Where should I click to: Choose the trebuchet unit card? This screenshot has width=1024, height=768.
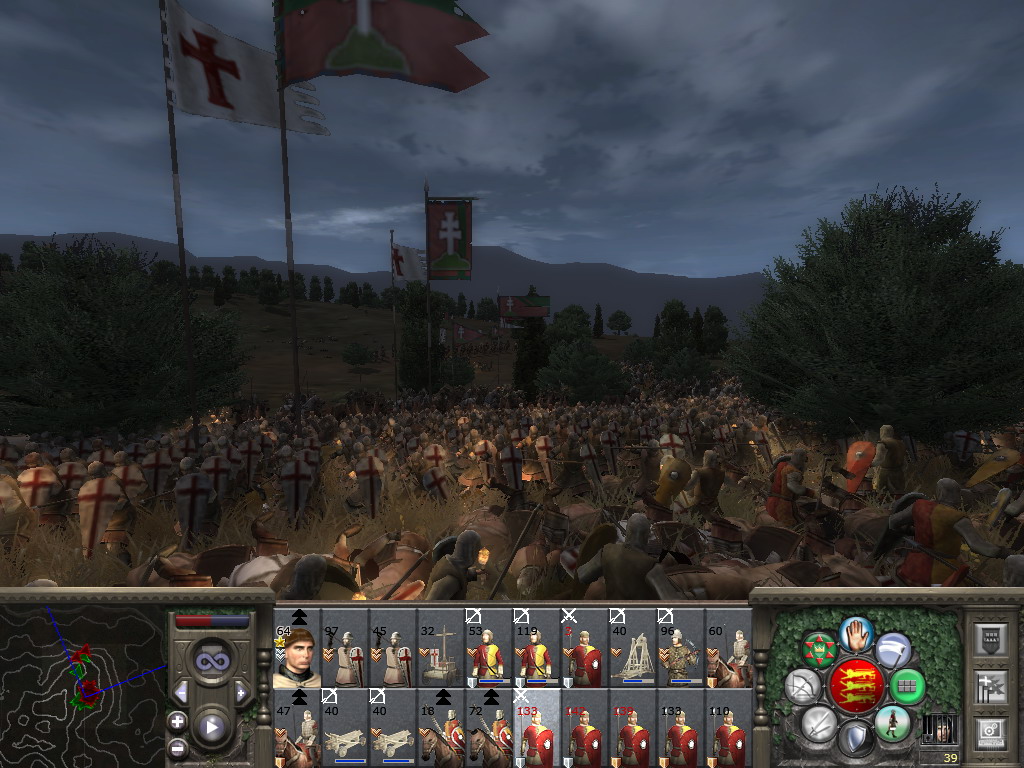633,650
